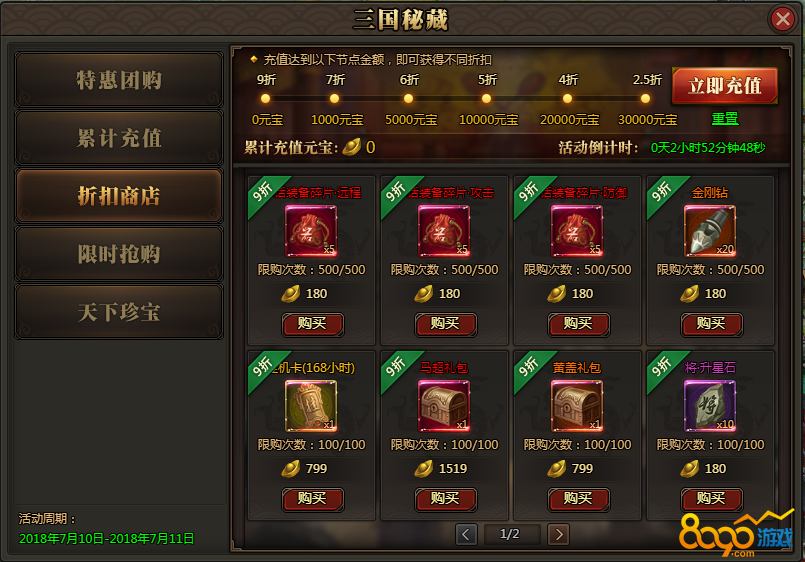Screen dimensions: 805x562
Task: Switch to the 累计充值 tab
Action: 119,138
